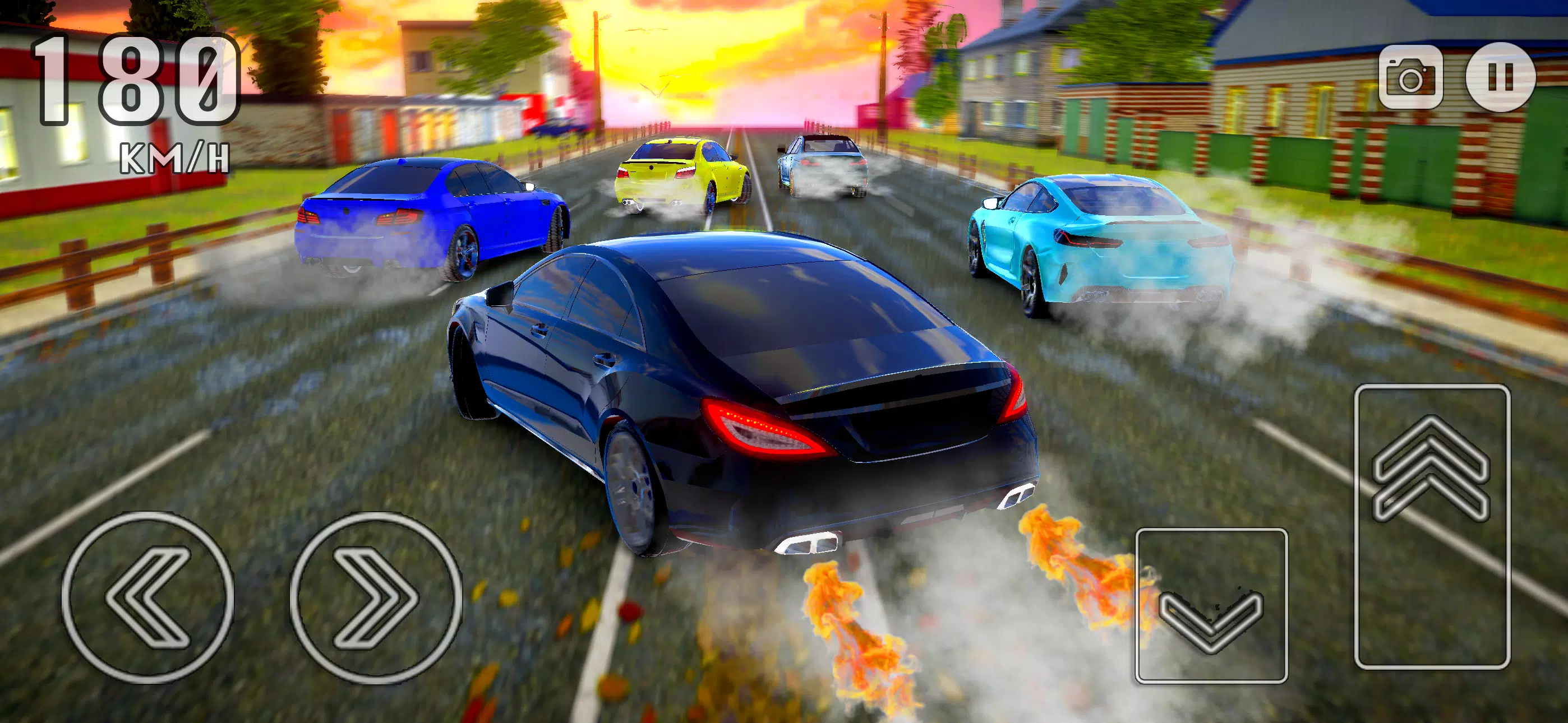The image size is (1568, 723).
Task: Pause the race with the pause button
Action: pyautogui.click(x=1501, y=77)
